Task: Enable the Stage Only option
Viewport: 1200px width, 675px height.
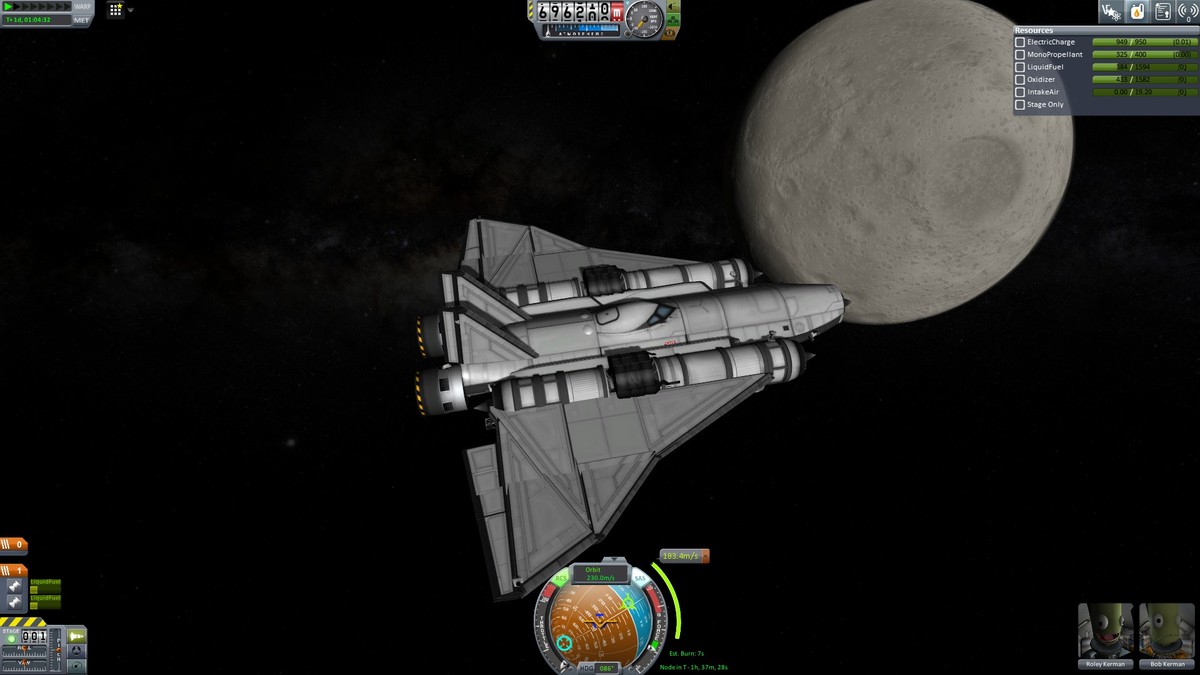Action: coord(1020,105)
